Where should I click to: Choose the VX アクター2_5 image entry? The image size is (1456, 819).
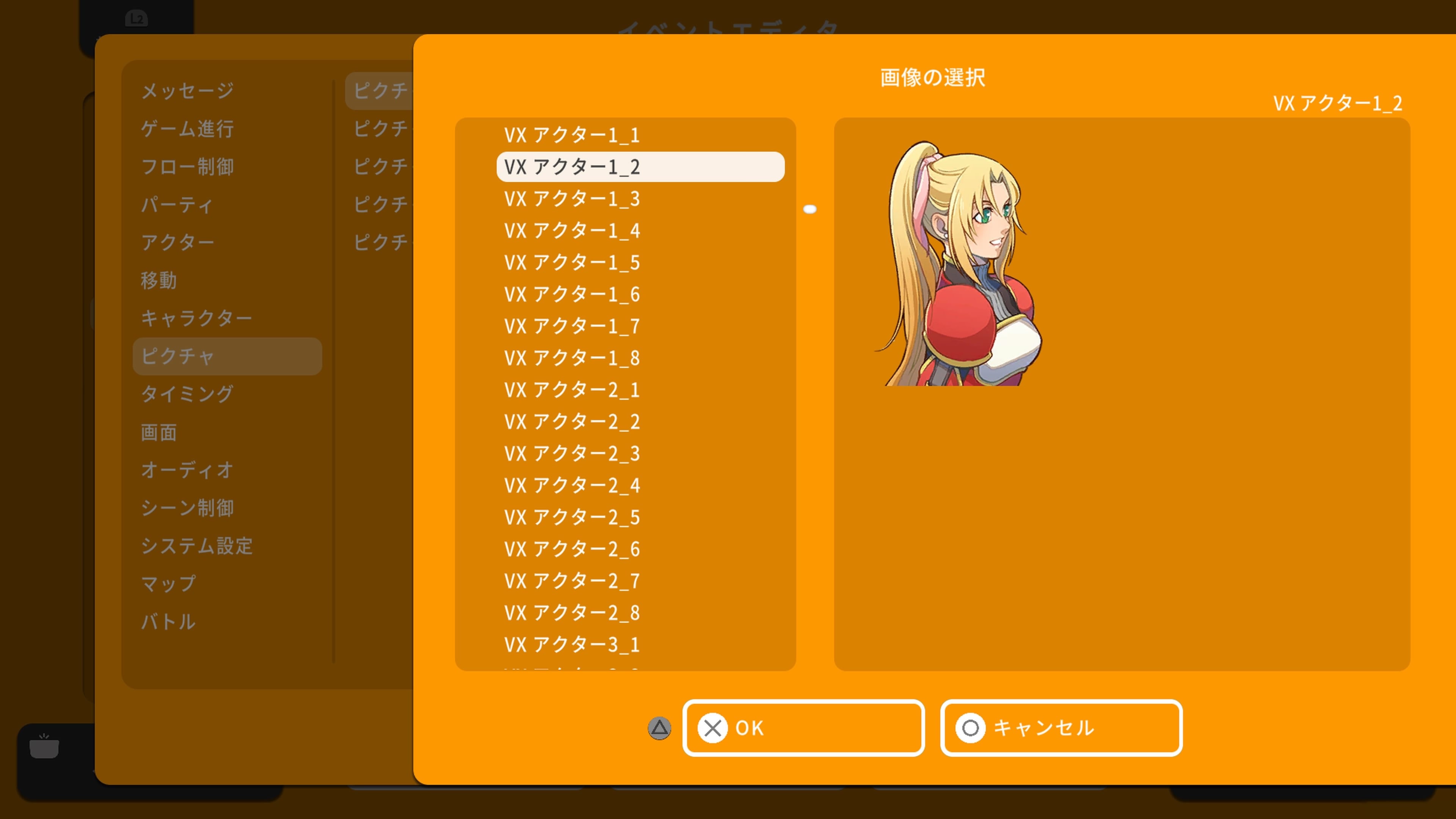[572, 517]
